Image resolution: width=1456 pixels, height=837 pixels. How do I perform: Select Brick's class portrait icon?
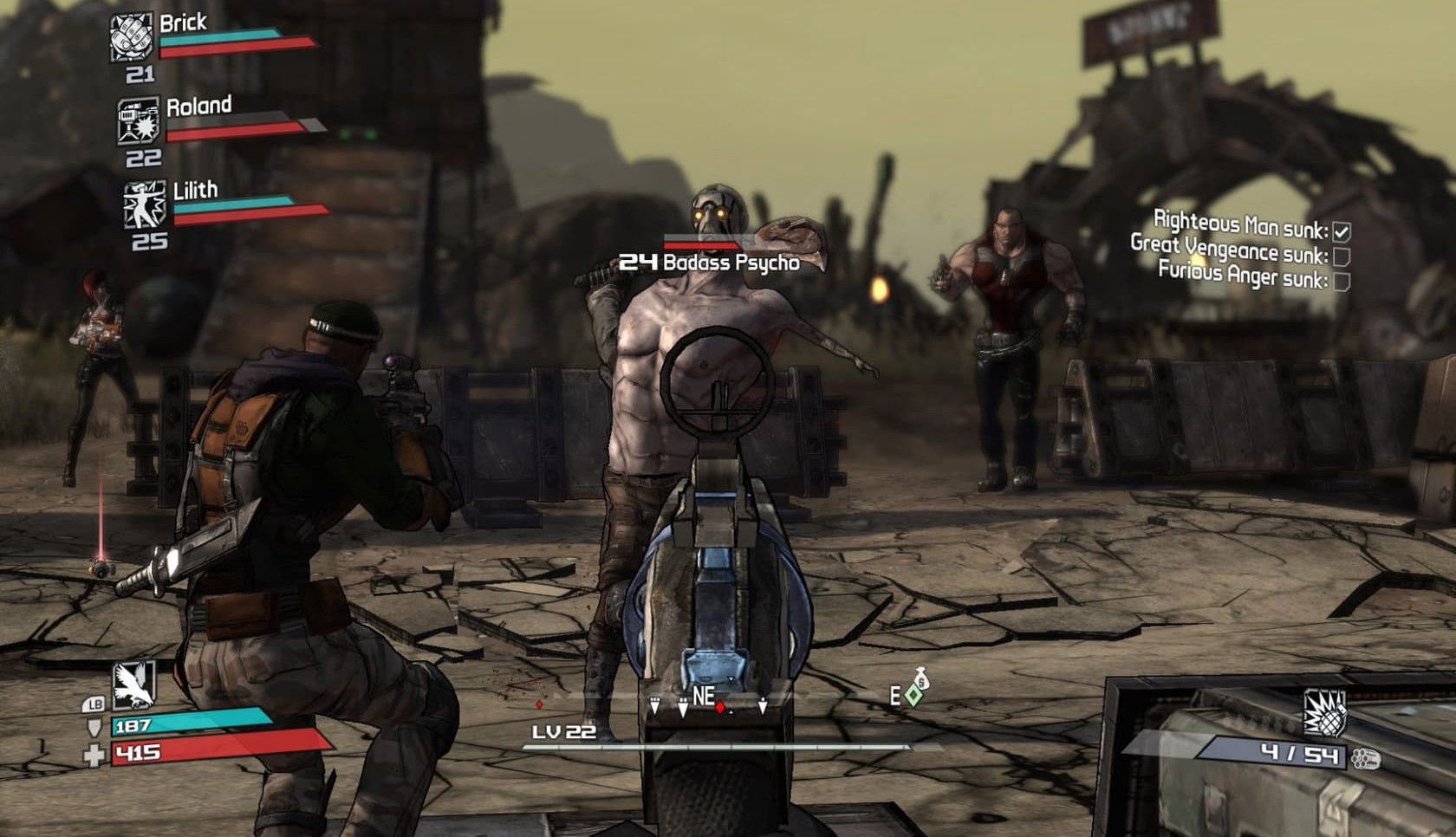131,38
